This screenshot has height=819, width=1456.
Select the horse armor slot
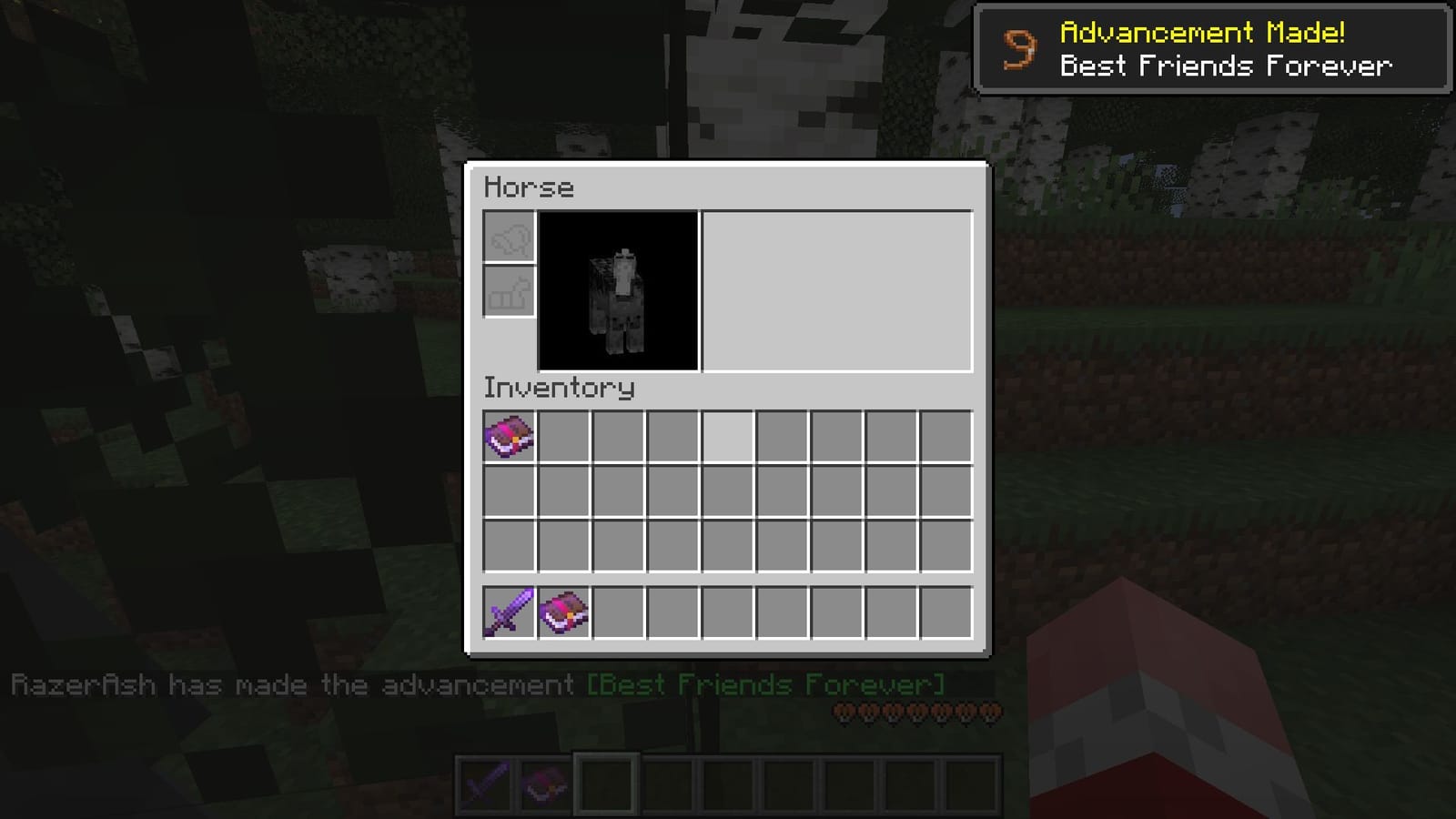coord(509,292)
